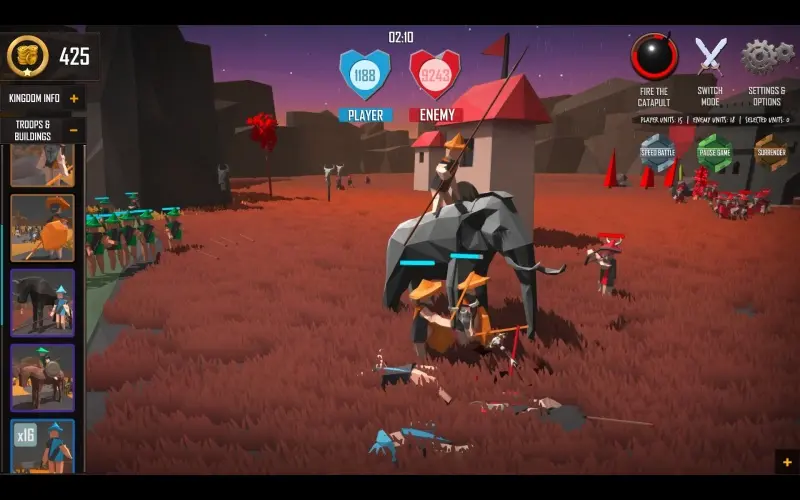Open Settings & Options gears
The height and width of the screenshot is (500, 800).
click(765, 56)
